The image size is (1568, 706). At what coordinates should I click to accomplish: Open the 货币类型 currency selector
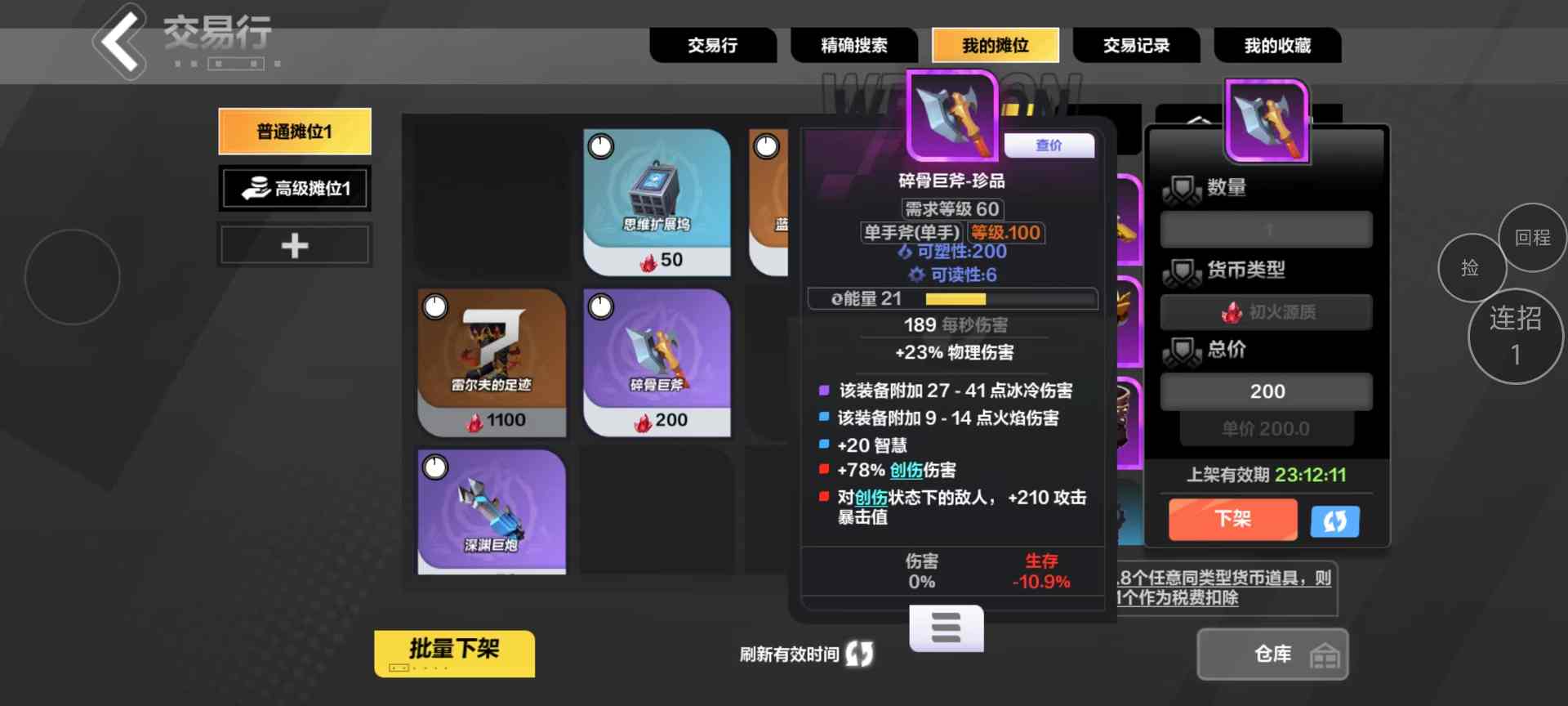(x=1265, y=311)
